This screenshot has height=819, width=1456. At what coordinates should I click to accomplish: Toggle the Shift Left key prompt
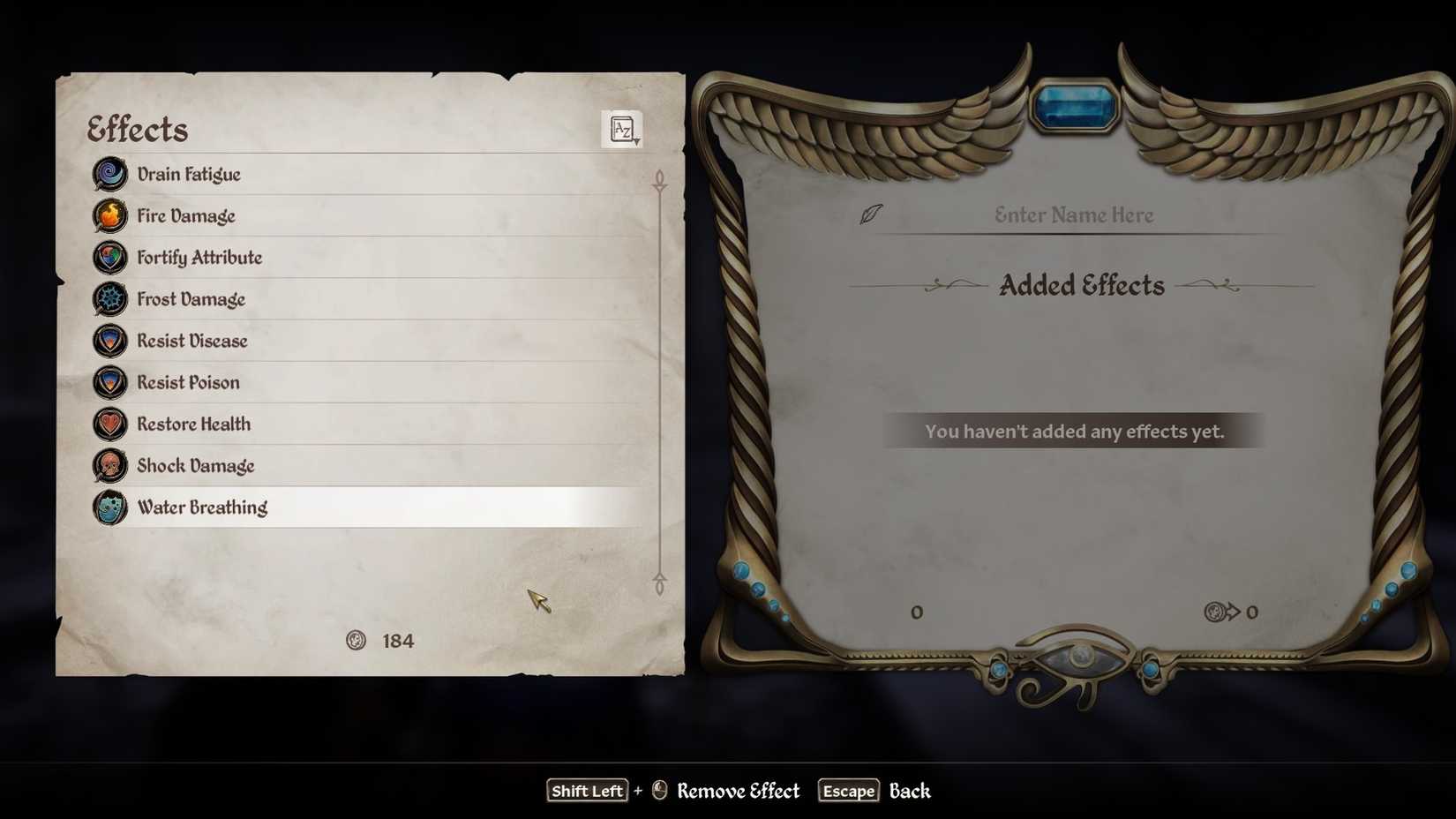587,791
